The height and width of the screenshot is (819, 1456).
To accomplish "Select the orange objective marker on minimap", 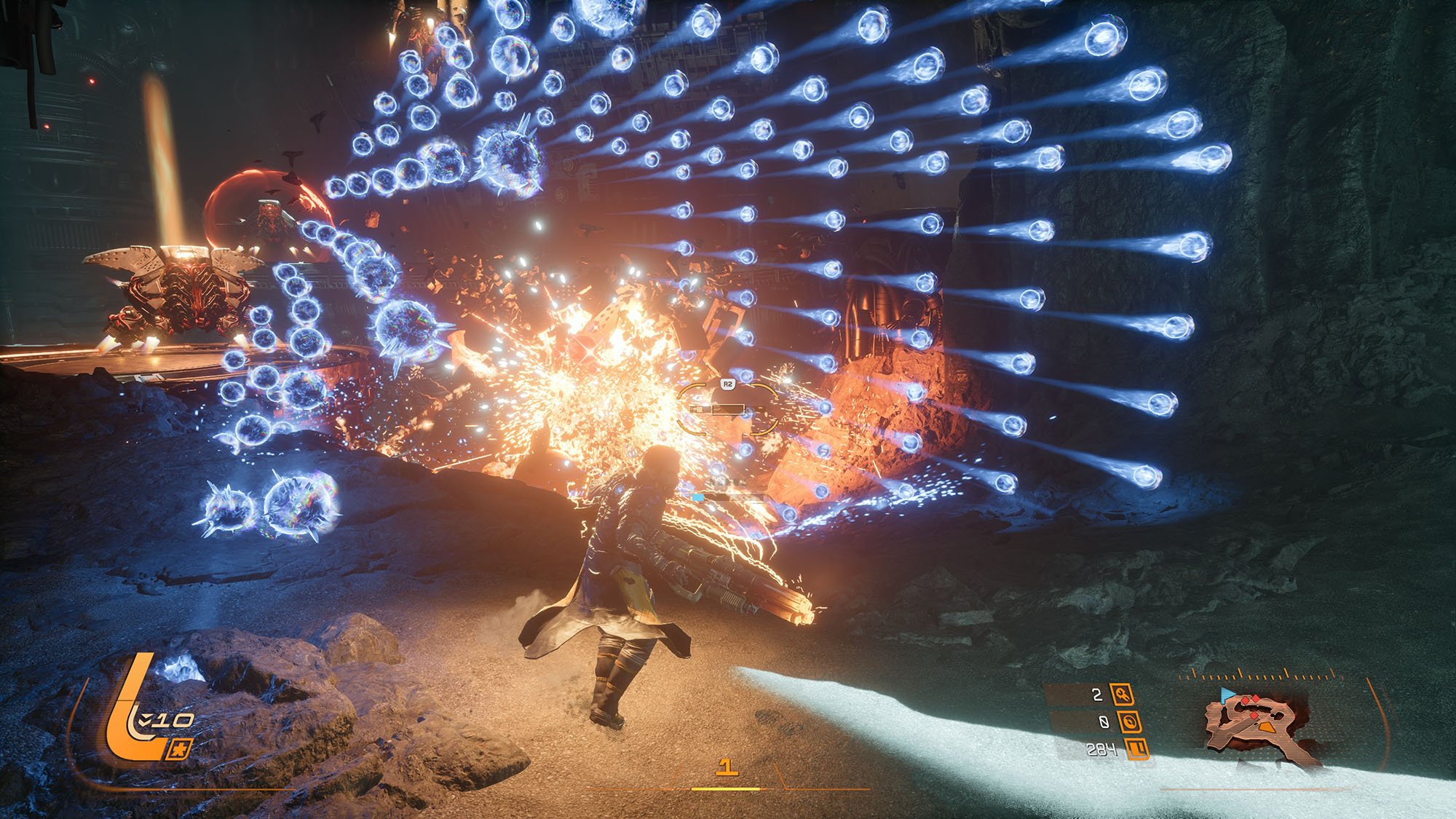I will 1267,726.
